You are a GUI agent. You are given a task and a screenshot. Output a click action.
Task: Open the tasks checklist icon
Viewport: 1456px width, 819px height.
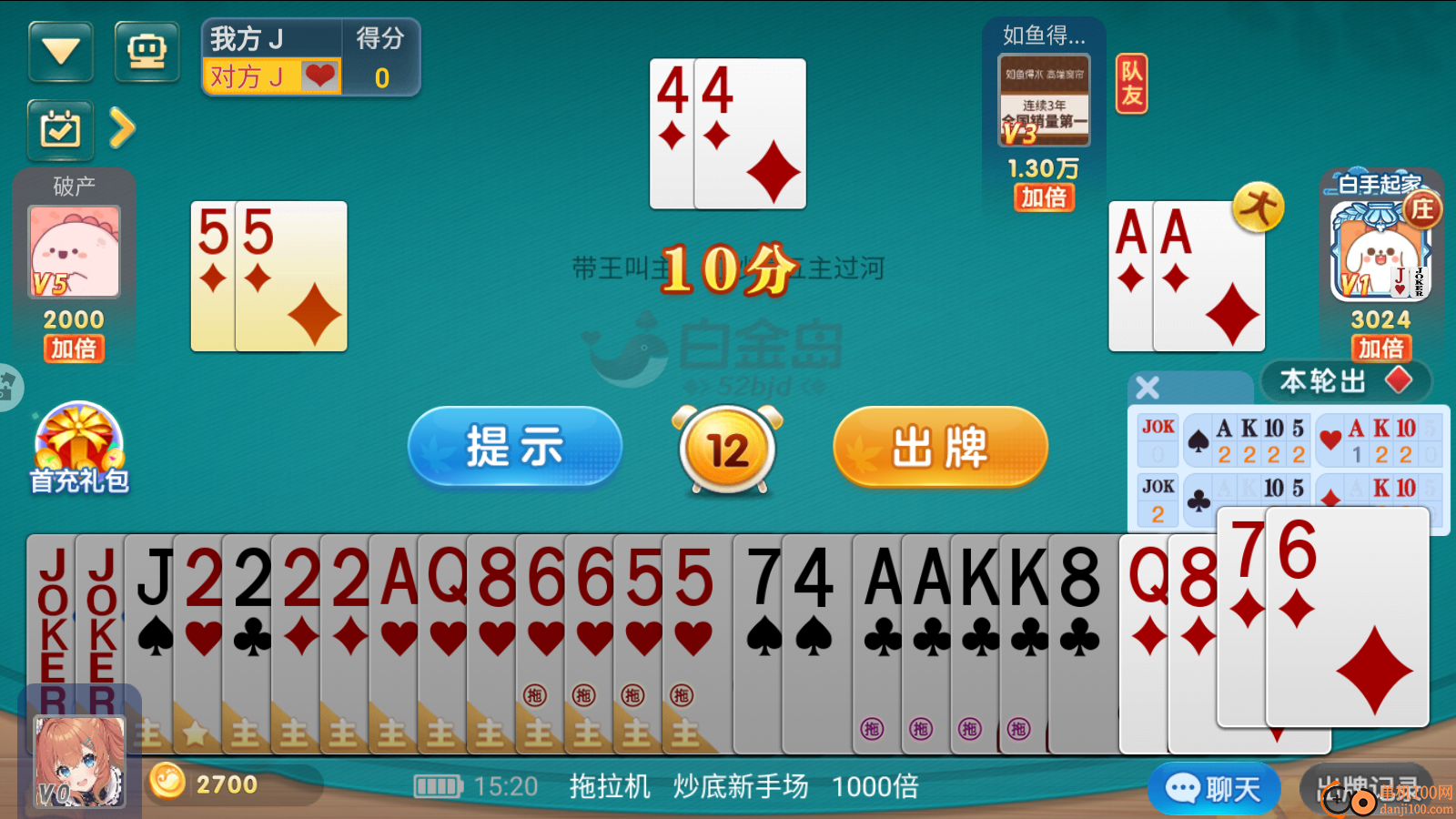[60, 129]
